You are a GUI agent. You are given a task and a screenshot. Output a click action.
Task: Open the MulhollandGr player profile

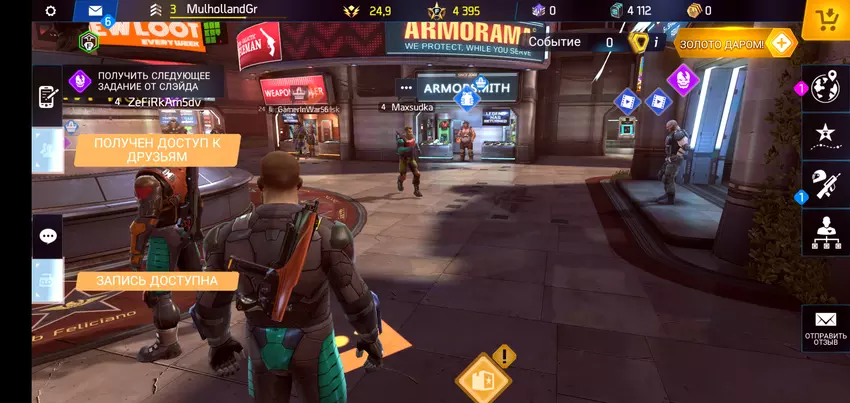[x=220, y=10]
